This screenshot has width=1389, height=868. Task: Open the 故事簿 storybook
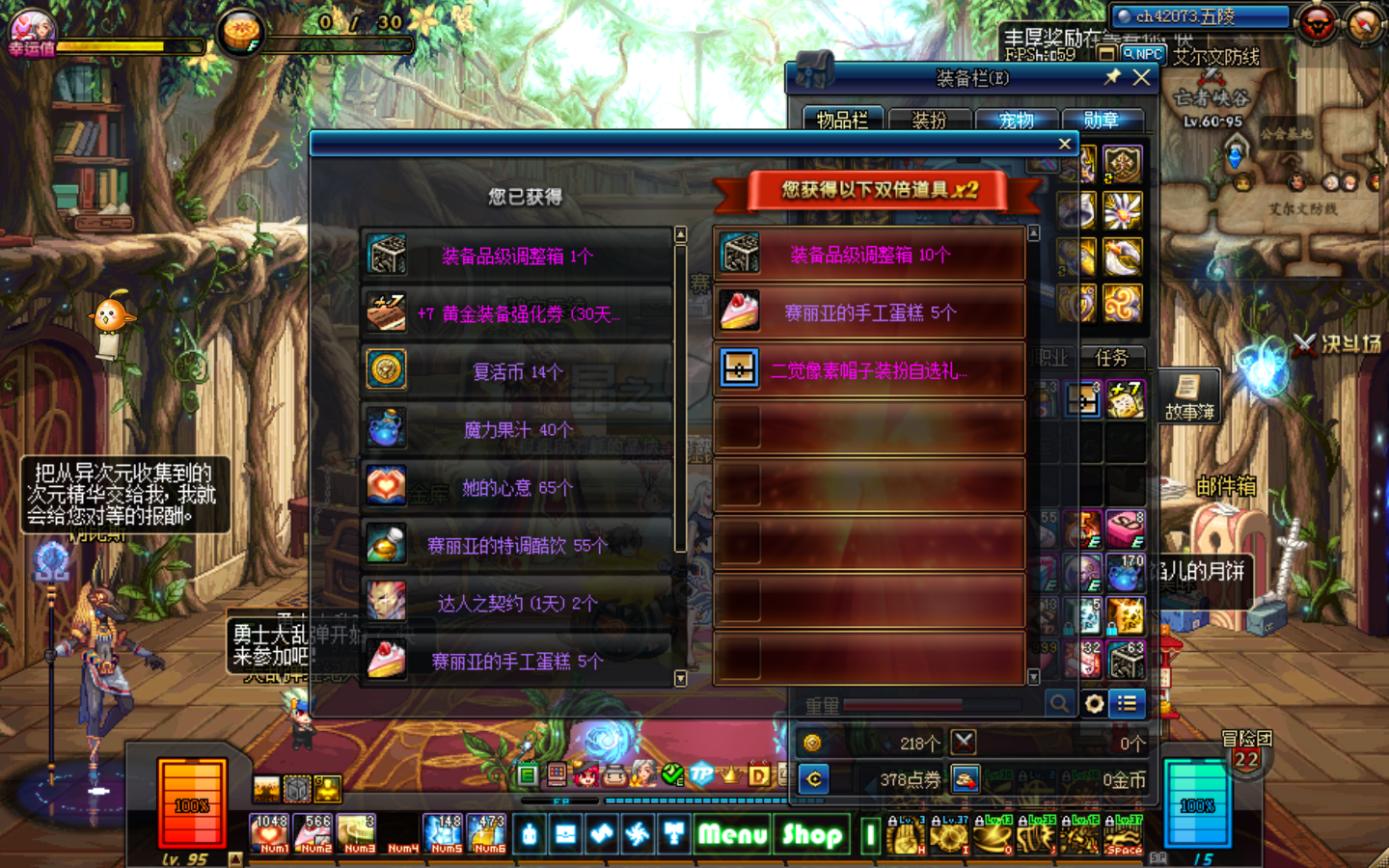coord(1189,396)
